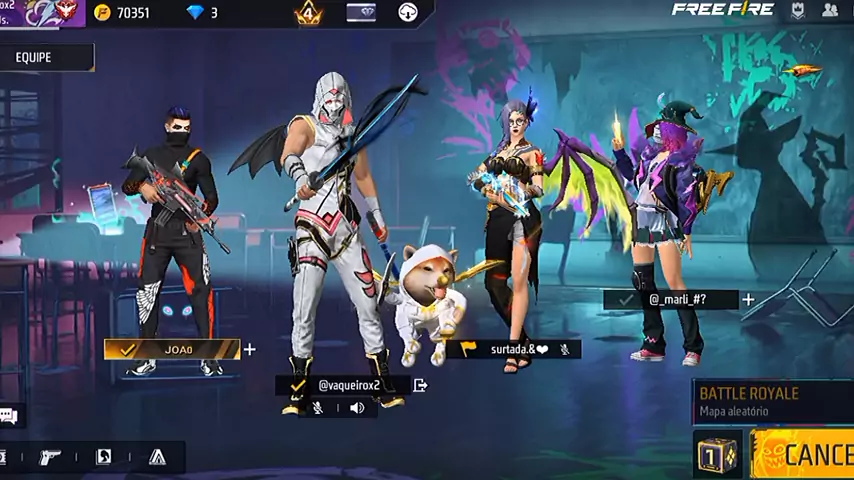Open the pistol weapon loadout icon
The height and width of the screenshot is (480, 854).
(50, 457)
